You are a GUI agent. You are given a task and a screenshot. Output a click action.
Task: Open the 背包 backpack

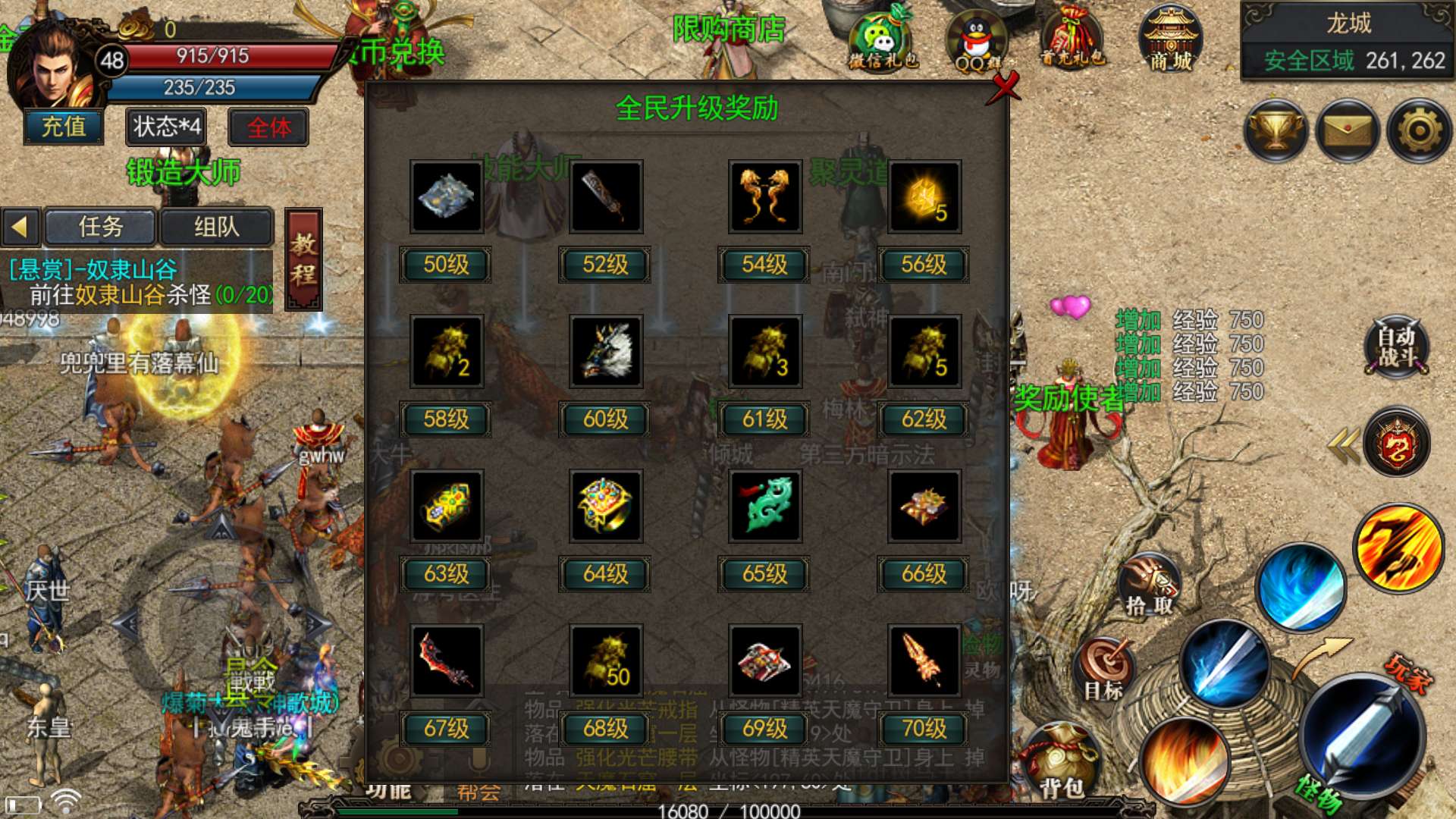(x=1060, y=762)
